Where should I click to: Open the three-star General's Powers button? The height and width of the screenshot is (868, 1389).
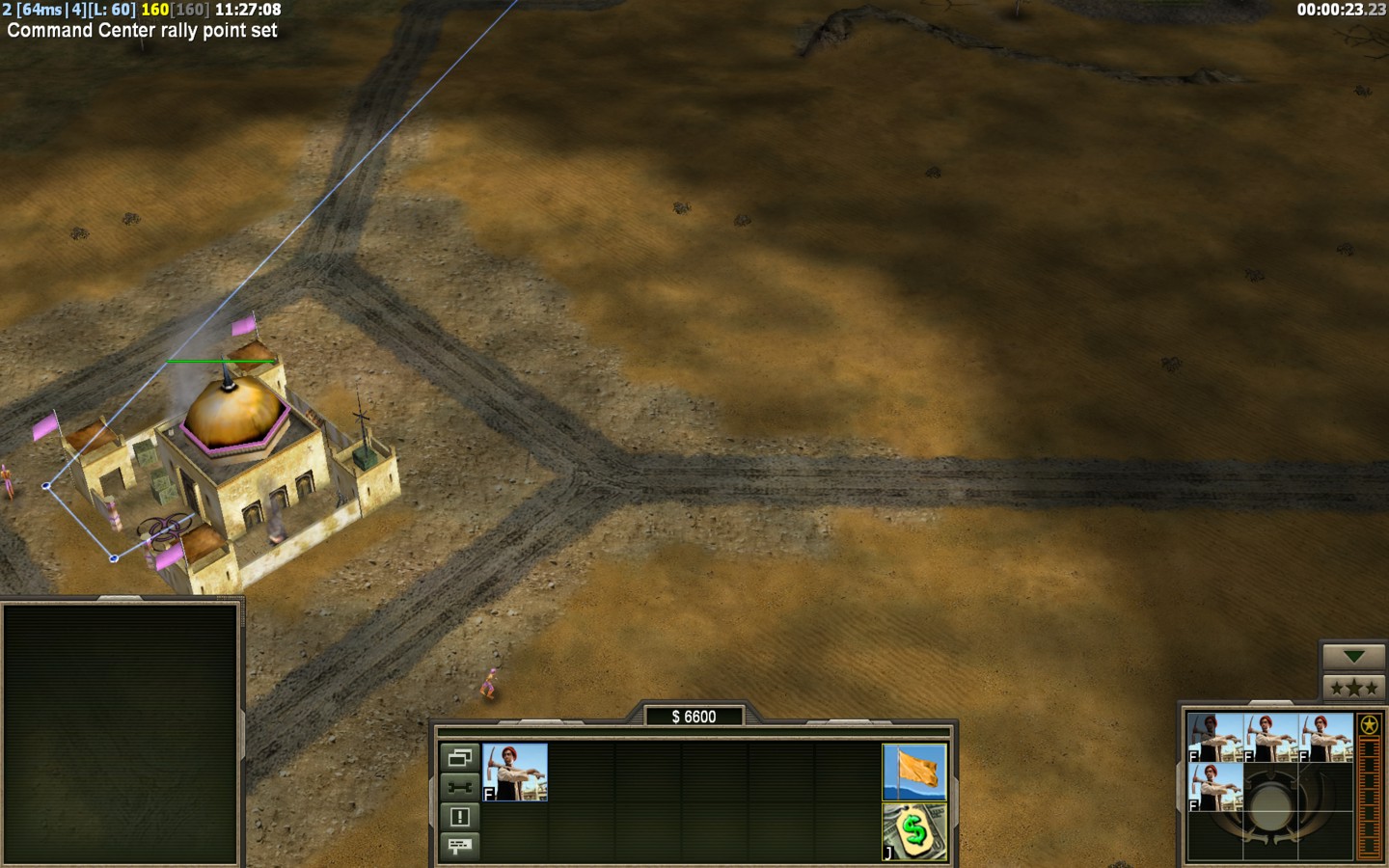tap(1353, 688)
